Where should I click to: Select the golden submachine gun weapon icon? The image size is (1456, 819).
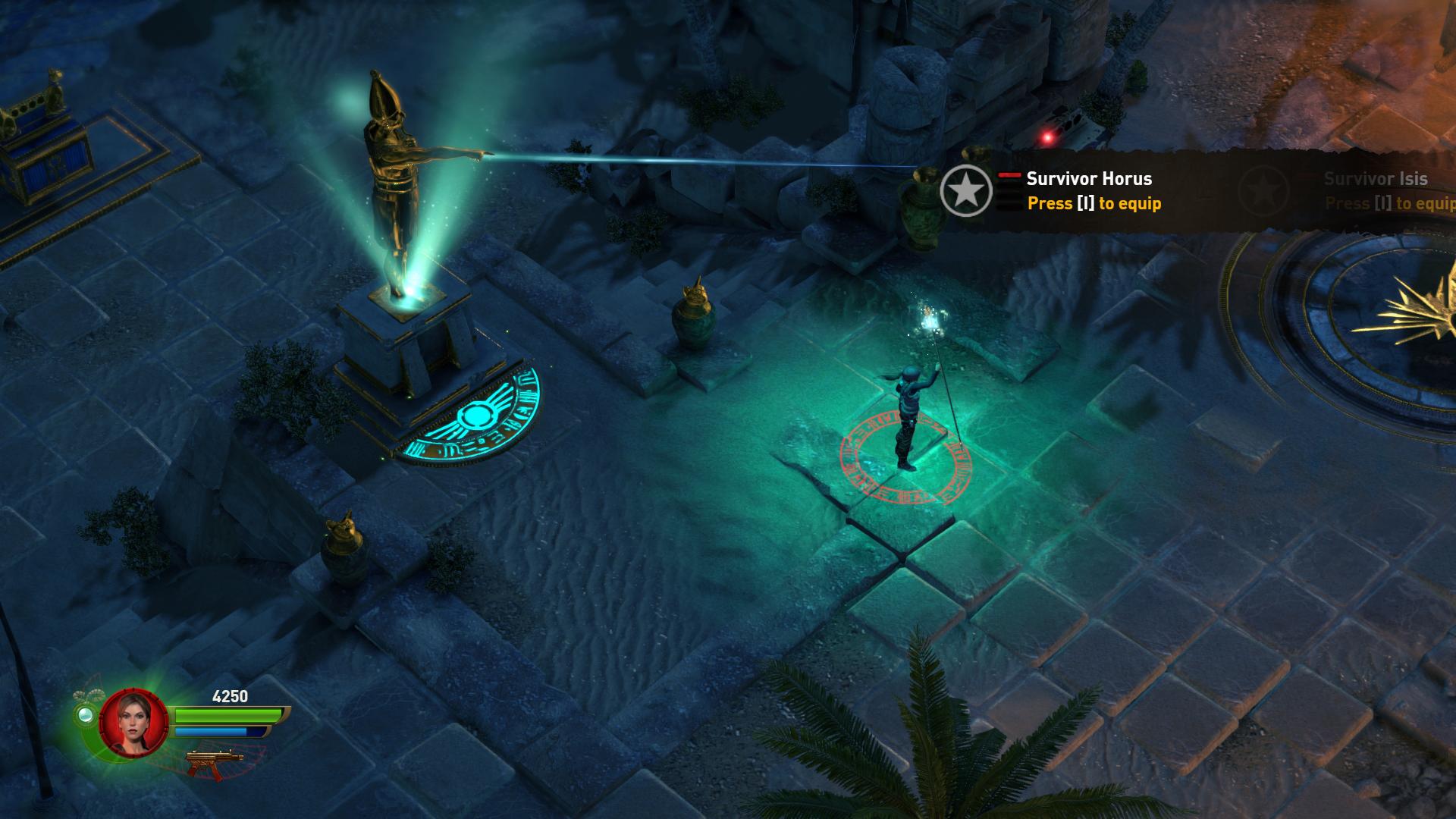pyautogui.click(x=215, y=762)
